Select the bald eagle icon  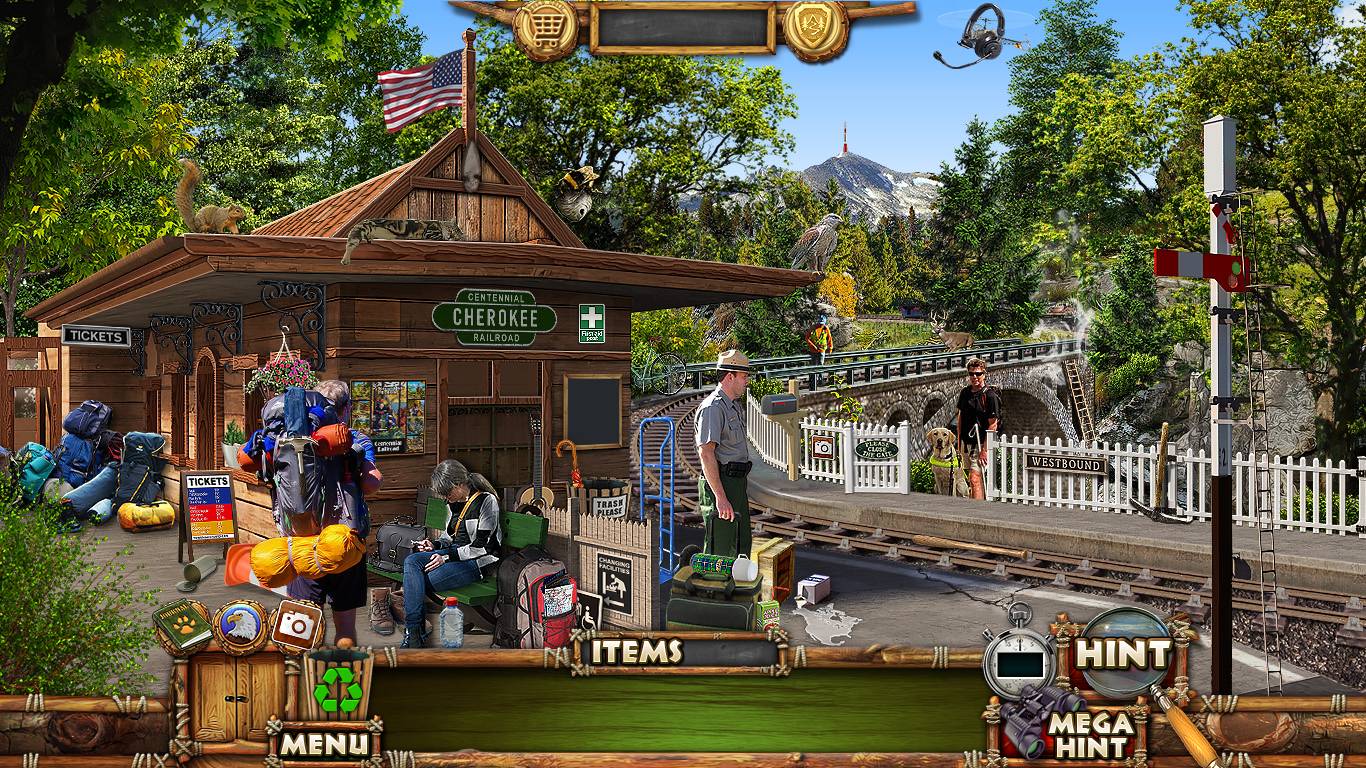point(240,627)
